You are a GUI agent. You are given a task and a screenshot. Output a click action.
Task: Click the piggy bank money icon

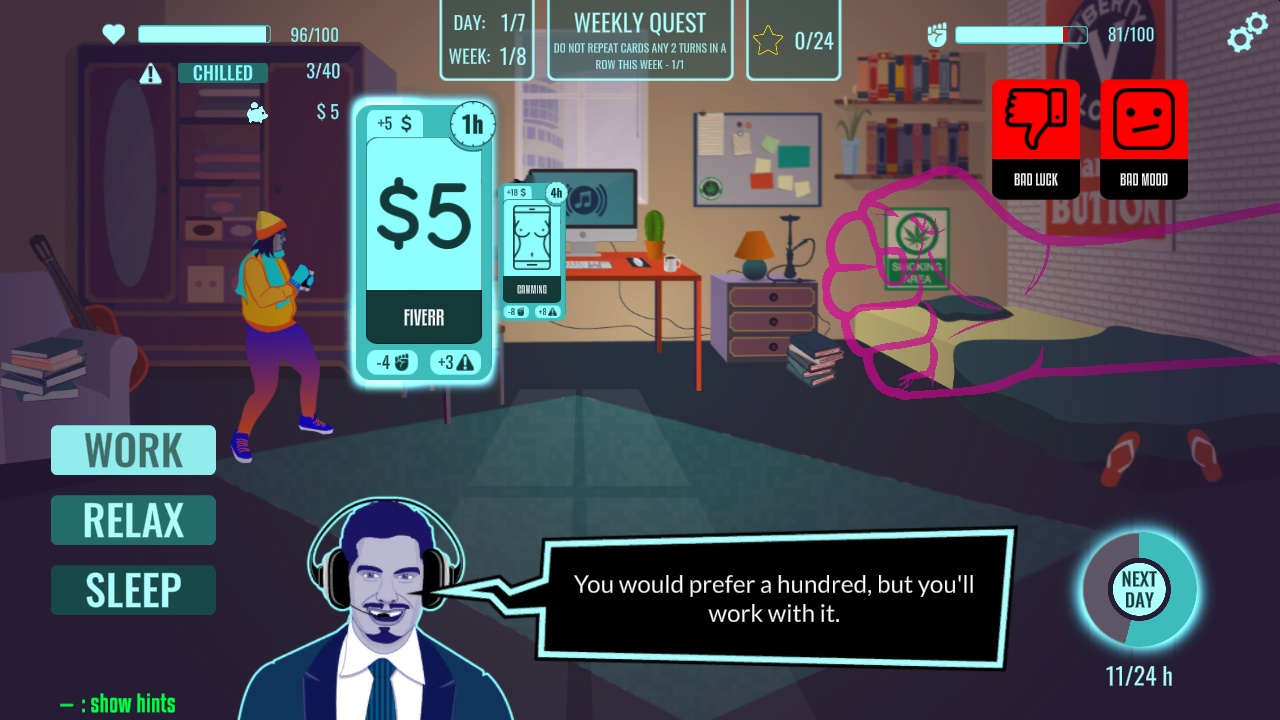pos(256,114)
